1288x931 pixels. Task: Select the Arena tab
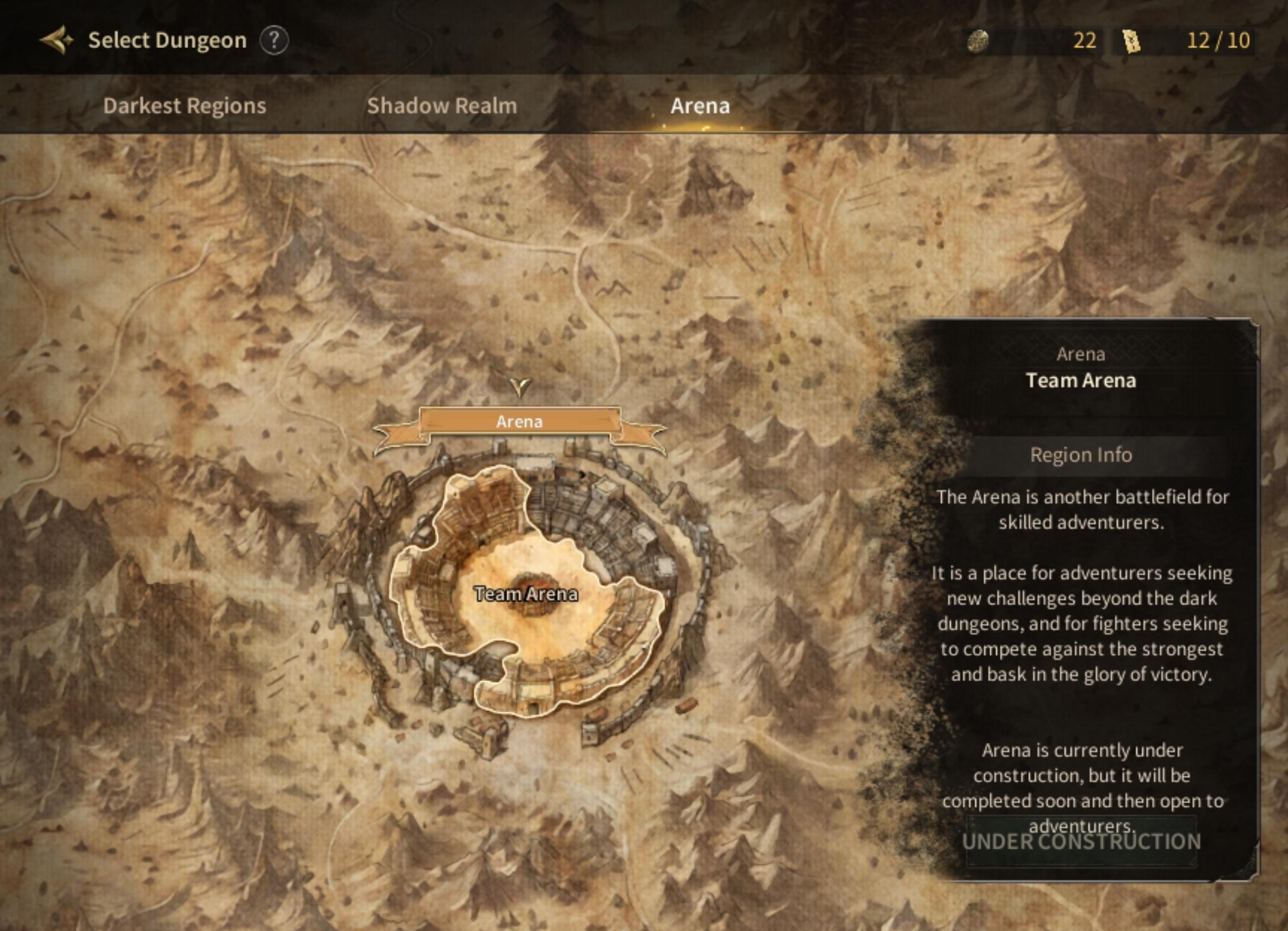point(700,105)
